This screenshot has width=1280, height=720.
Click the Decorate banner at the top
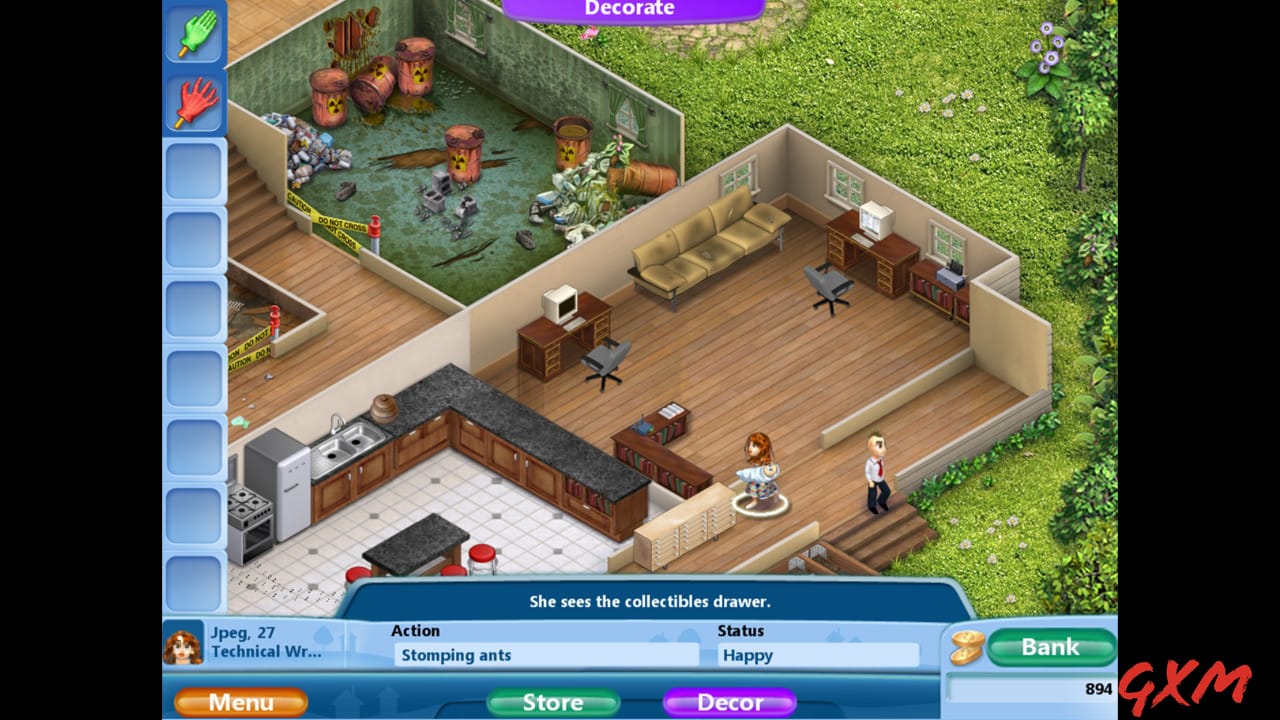tap(629, 8)
